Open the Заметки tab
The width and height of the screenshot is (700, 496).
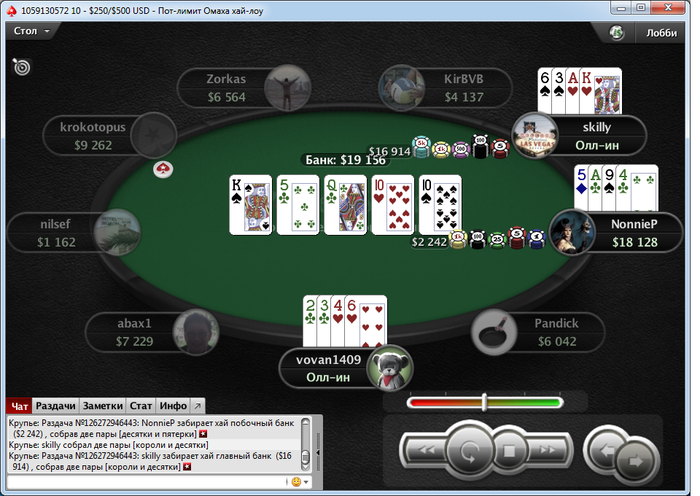[103, 406]
